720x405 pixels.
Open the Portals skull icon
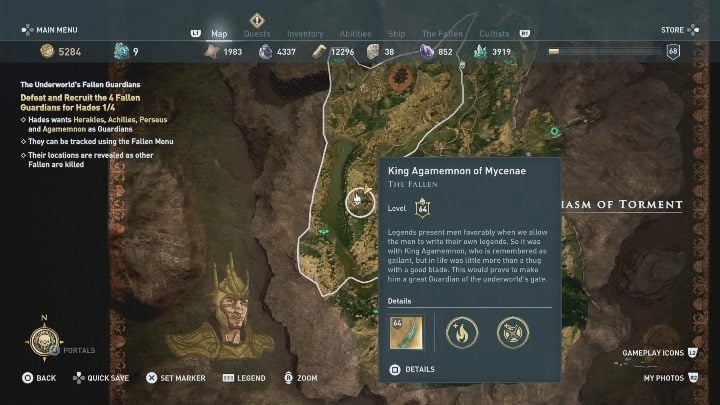[x=44, y=343]
